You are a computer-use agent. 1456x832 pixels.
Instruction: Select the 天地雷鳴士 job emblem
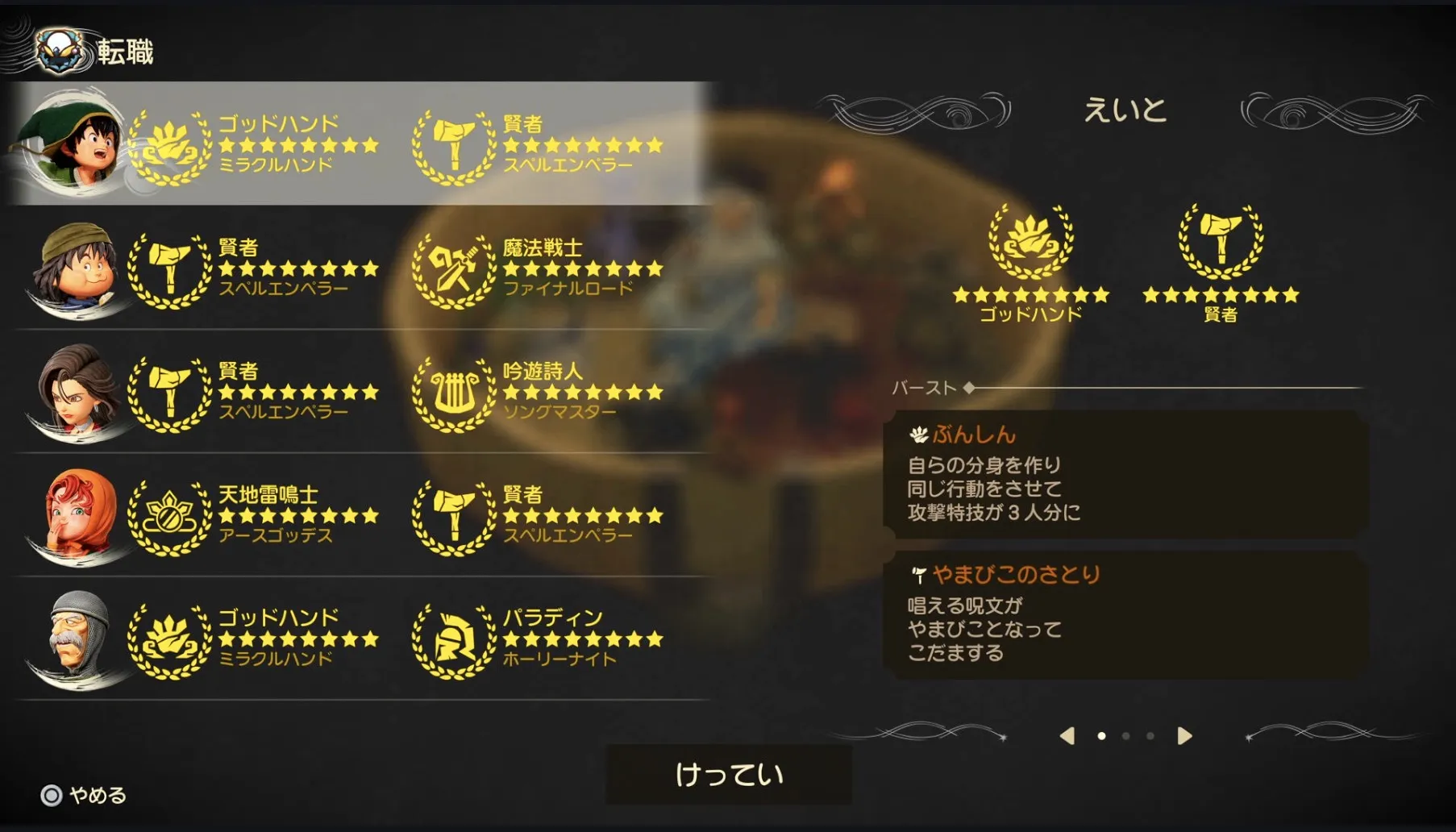pyautogui.click(x=169, y=515)
